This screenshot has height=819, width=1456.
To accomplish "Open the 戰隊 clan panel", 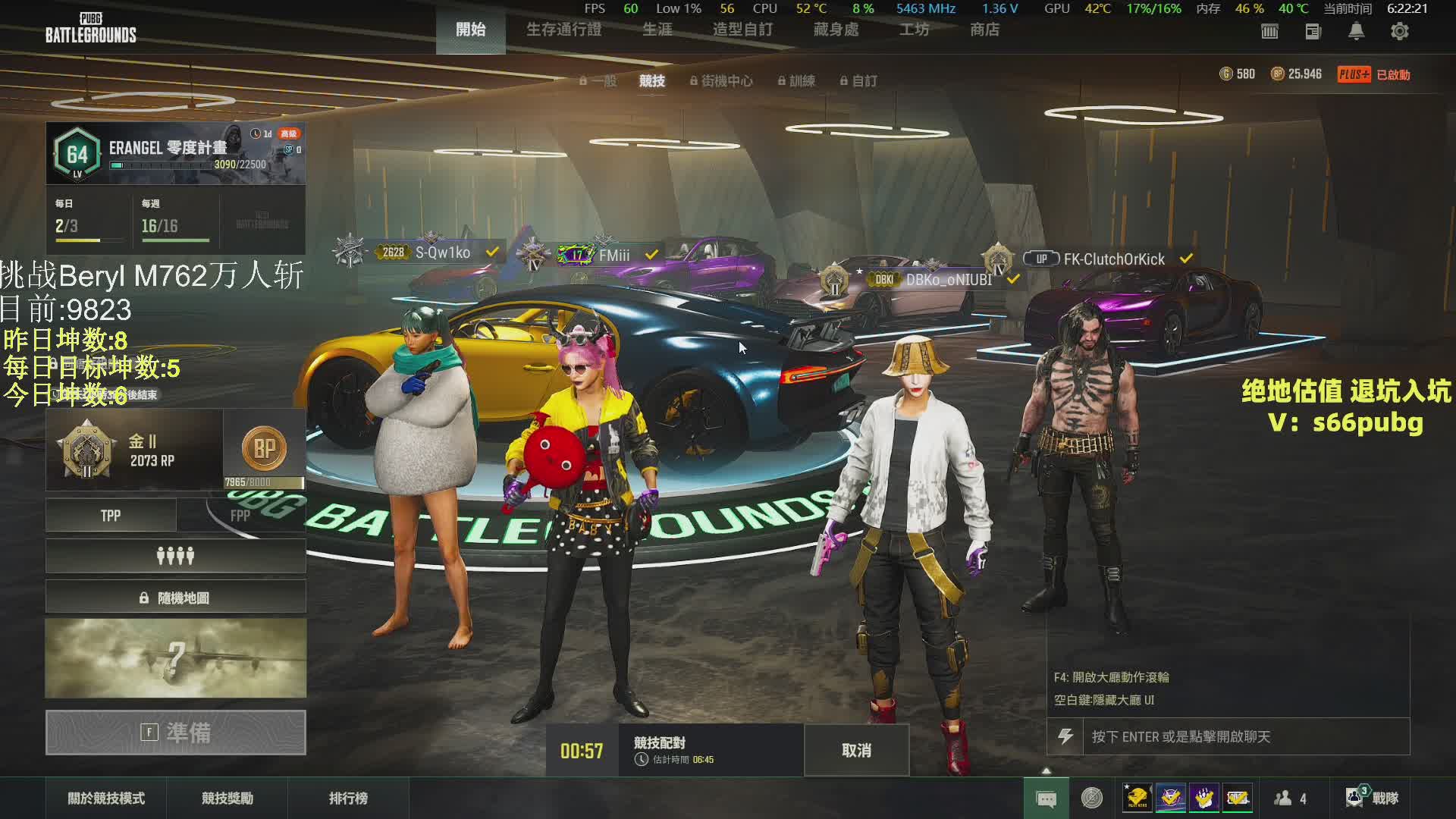I will 1373,798.
